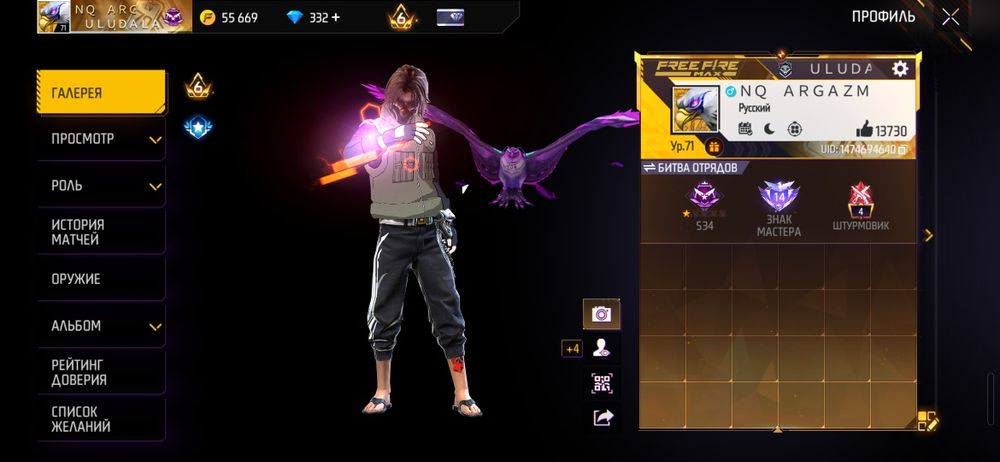Expand the Просмотр menu entry
Viewport: 1000px width, 462px height.
click(x=101, y=139)
